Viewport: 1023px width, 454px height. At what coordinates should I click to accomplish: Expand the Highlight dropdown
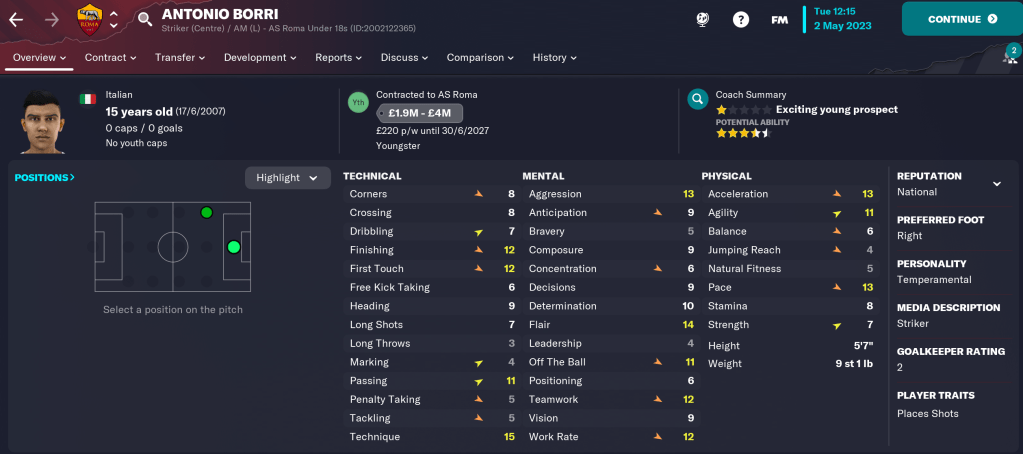[x=287, y=178]
